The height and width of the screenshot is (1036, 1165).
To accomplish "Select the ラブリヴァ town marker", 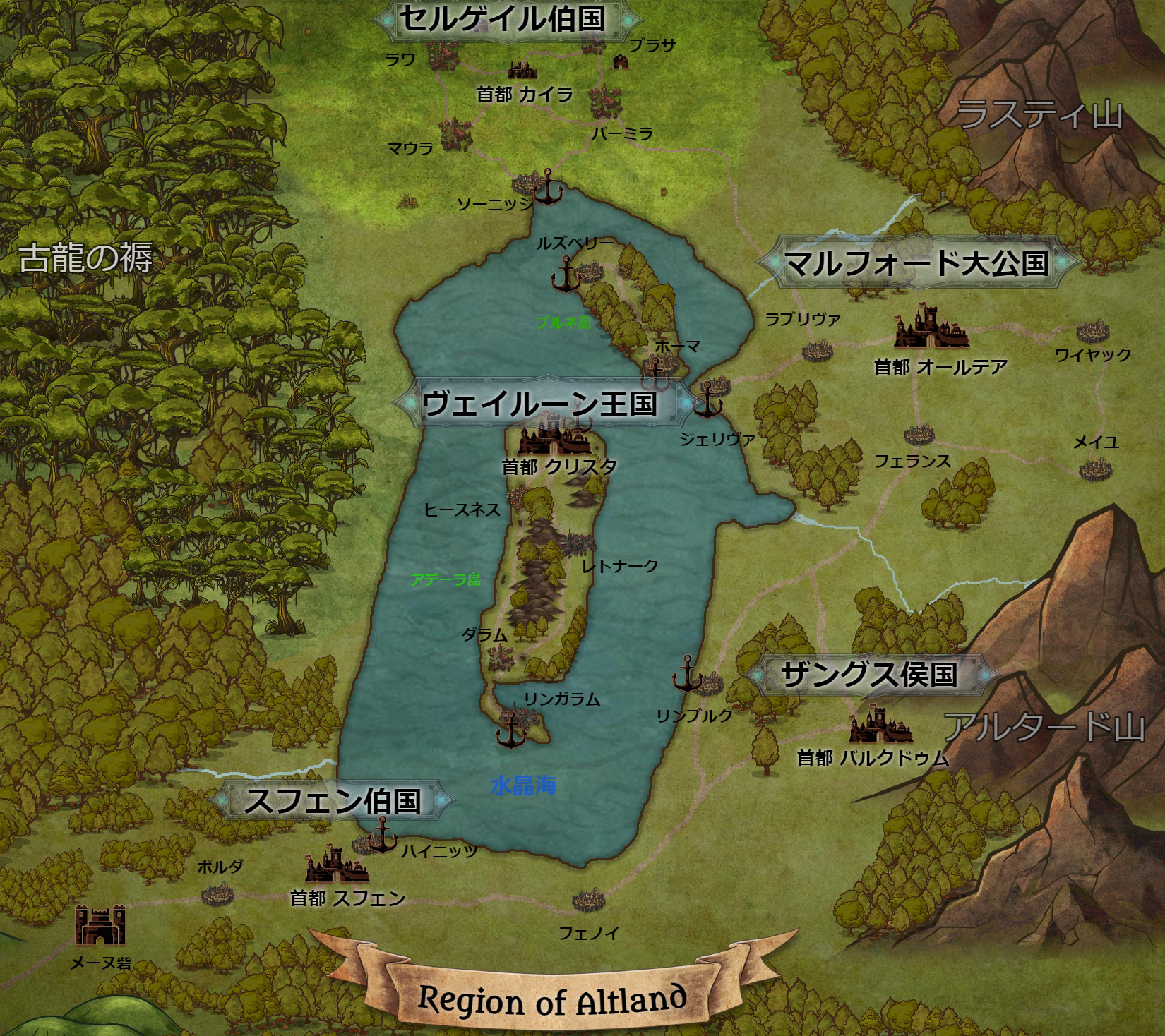I will [x=817, y=351].
